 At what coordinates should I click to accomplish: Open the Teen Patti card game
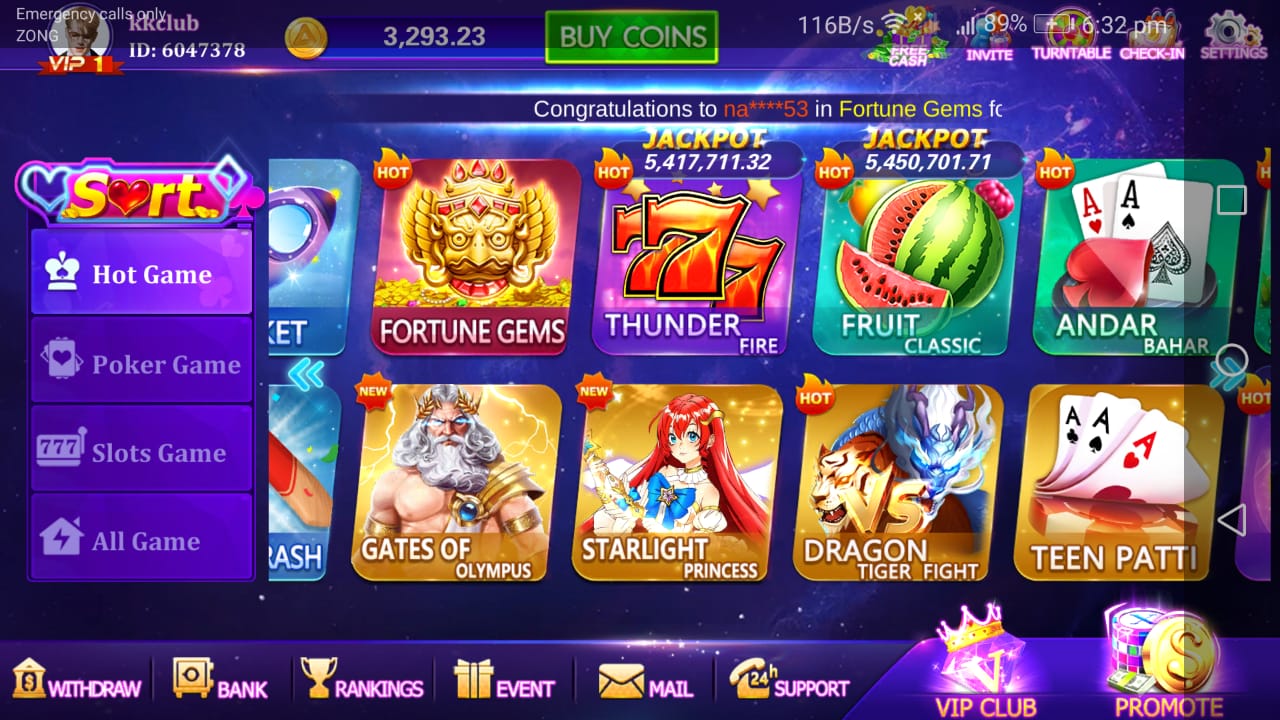pos(1118,482)
